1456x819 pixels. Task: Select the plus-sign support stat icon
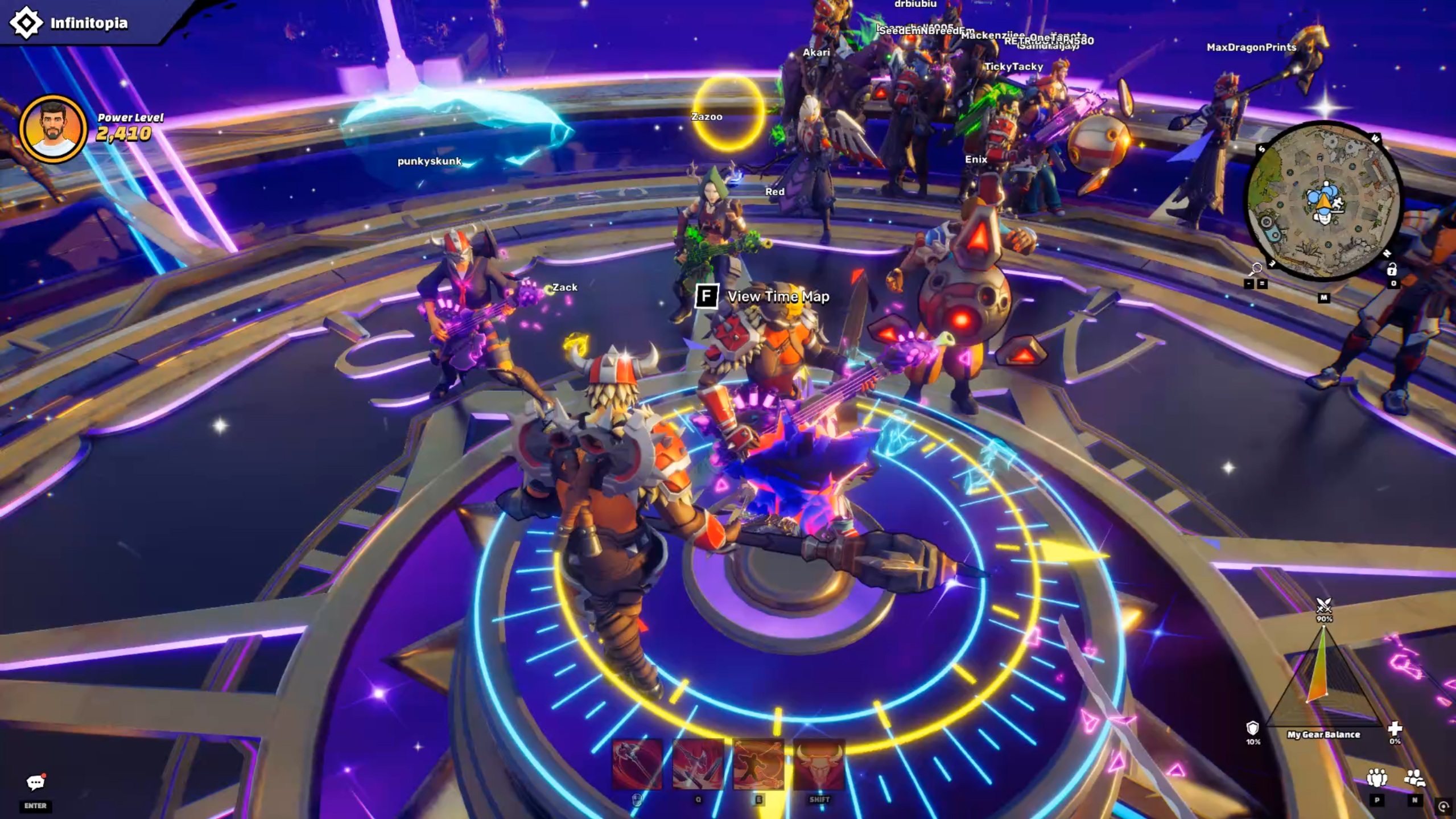(1395, 728)
